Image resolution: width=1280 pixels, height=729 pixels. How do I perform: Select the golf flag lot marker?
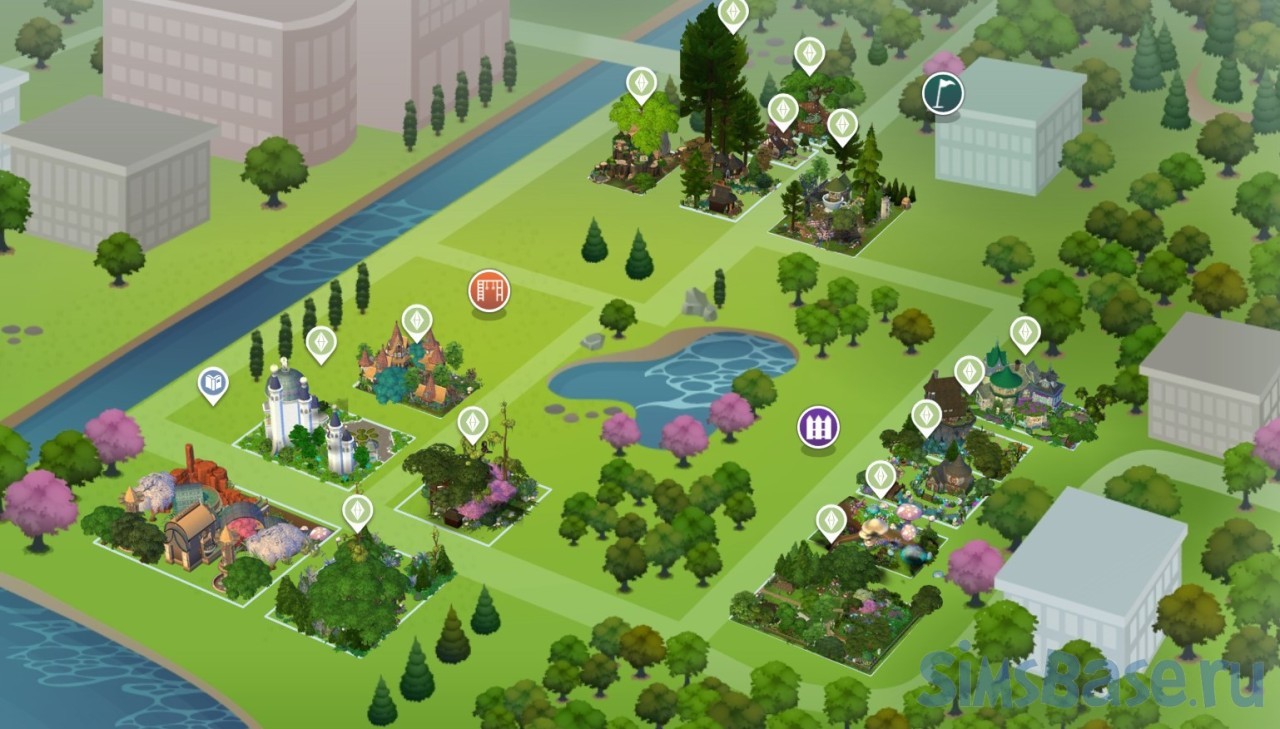click(942, 92)
